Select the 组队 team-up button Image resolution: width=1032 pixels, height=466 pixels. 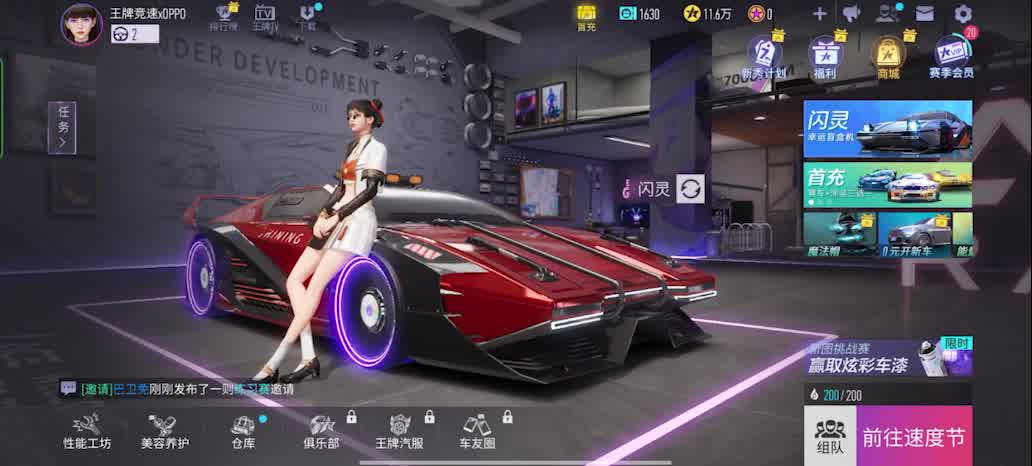pos(829,435)
